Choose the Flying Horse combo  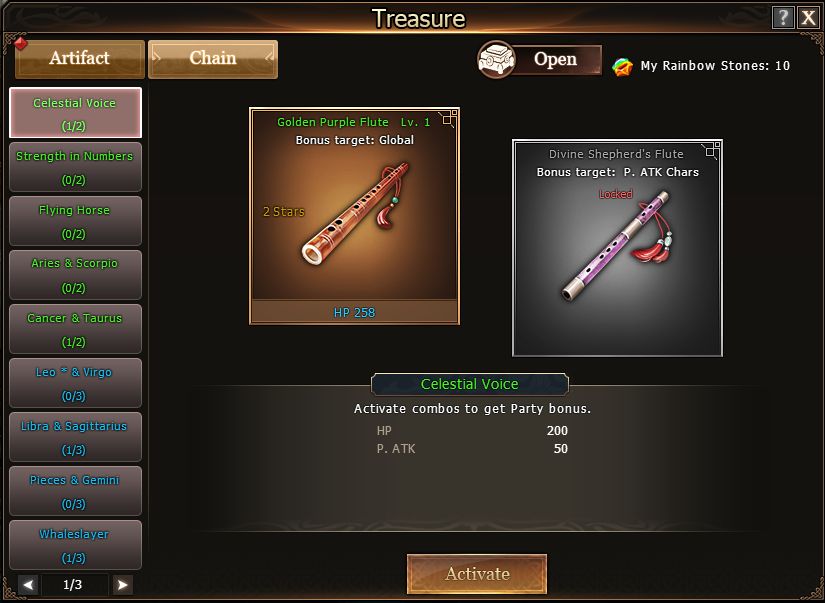pos(75,221)
